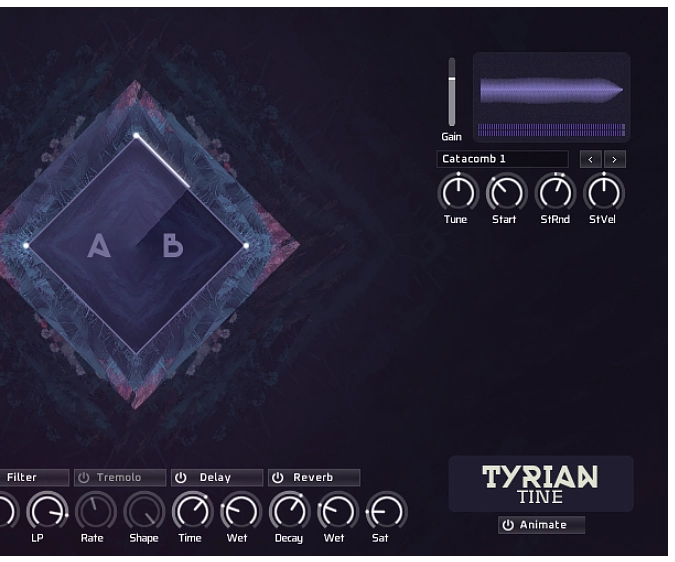Click the Gain slider

click(x=452, y=92)
